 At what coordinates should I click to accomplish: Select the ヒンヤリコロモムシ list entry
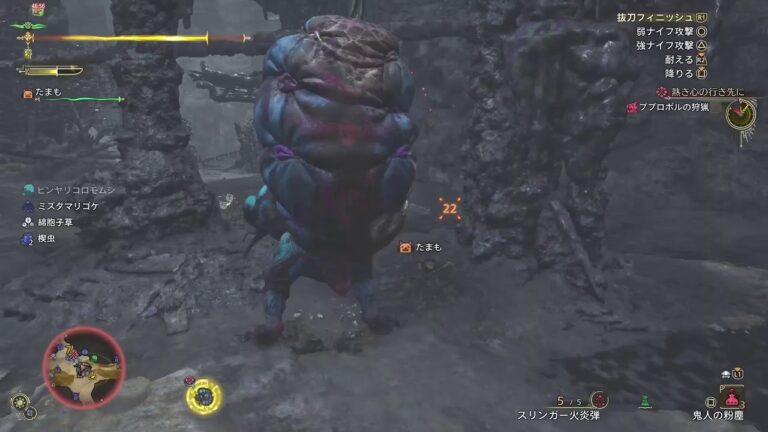pos(69,189)
